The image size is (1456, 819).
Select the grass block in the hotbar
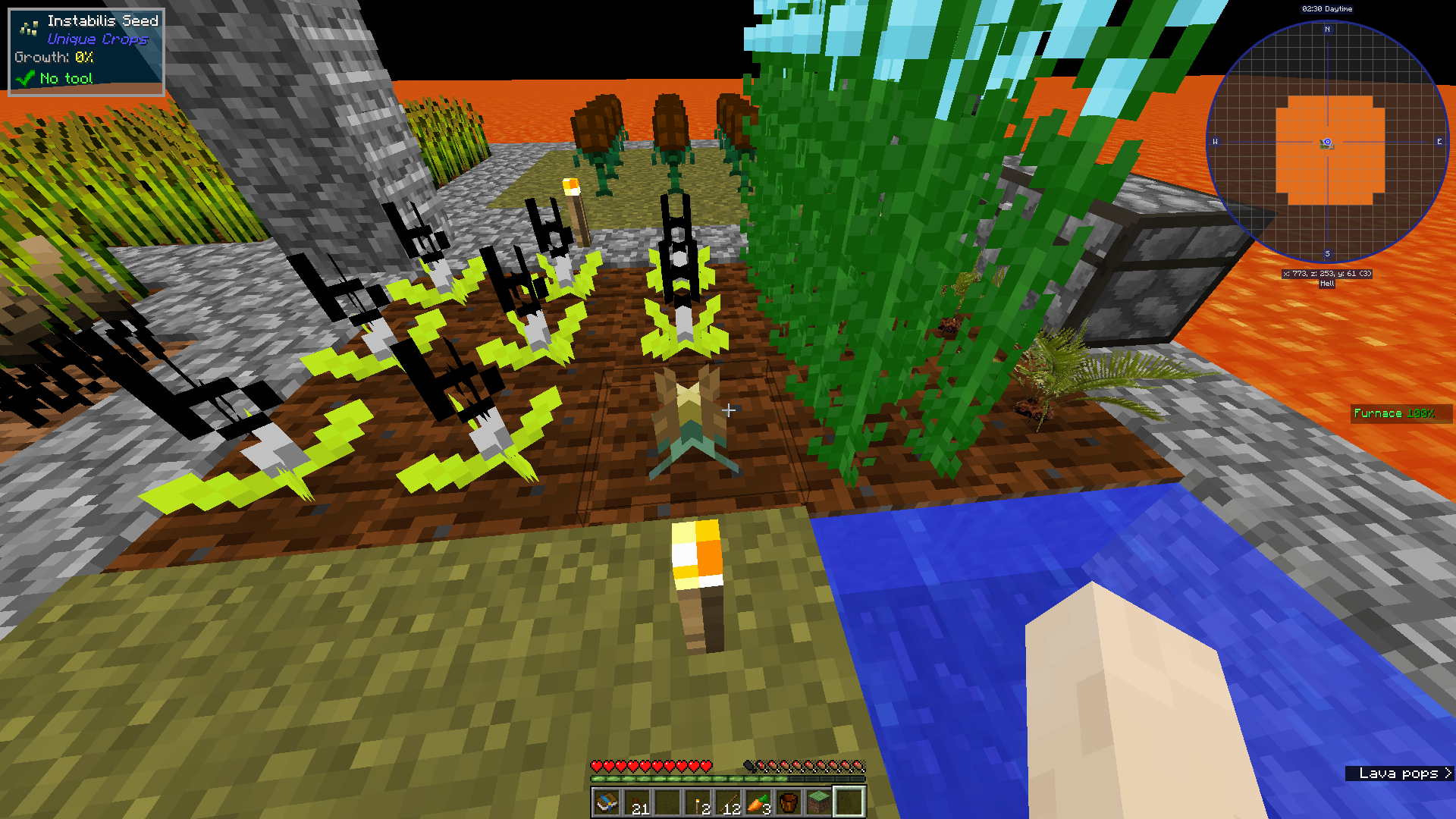click(x=821, y=802)
